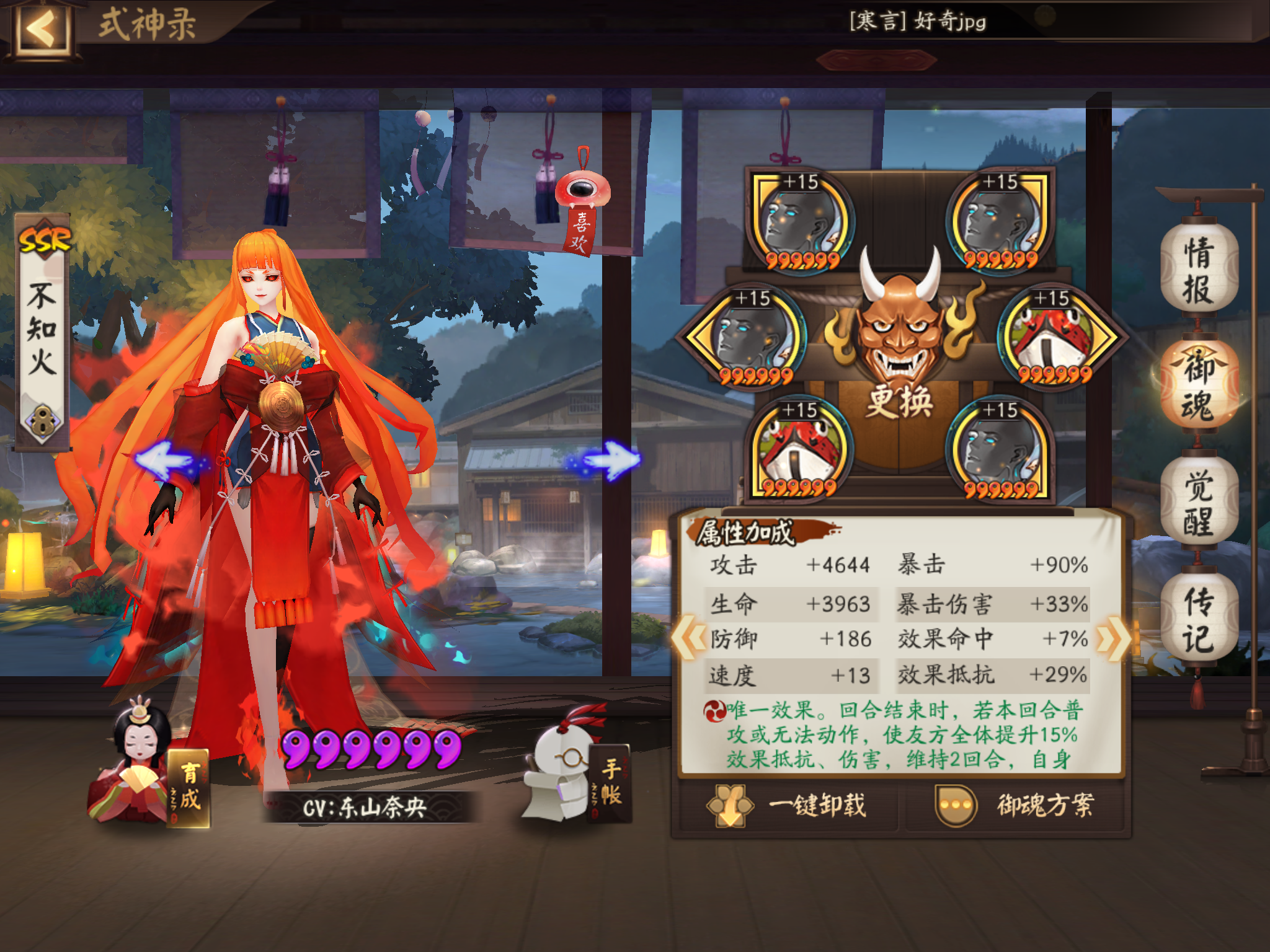Screen dimensions: 1270x952
Task: Select the bottom-right stone face soul slot
Action: [x=1000, y=449]
